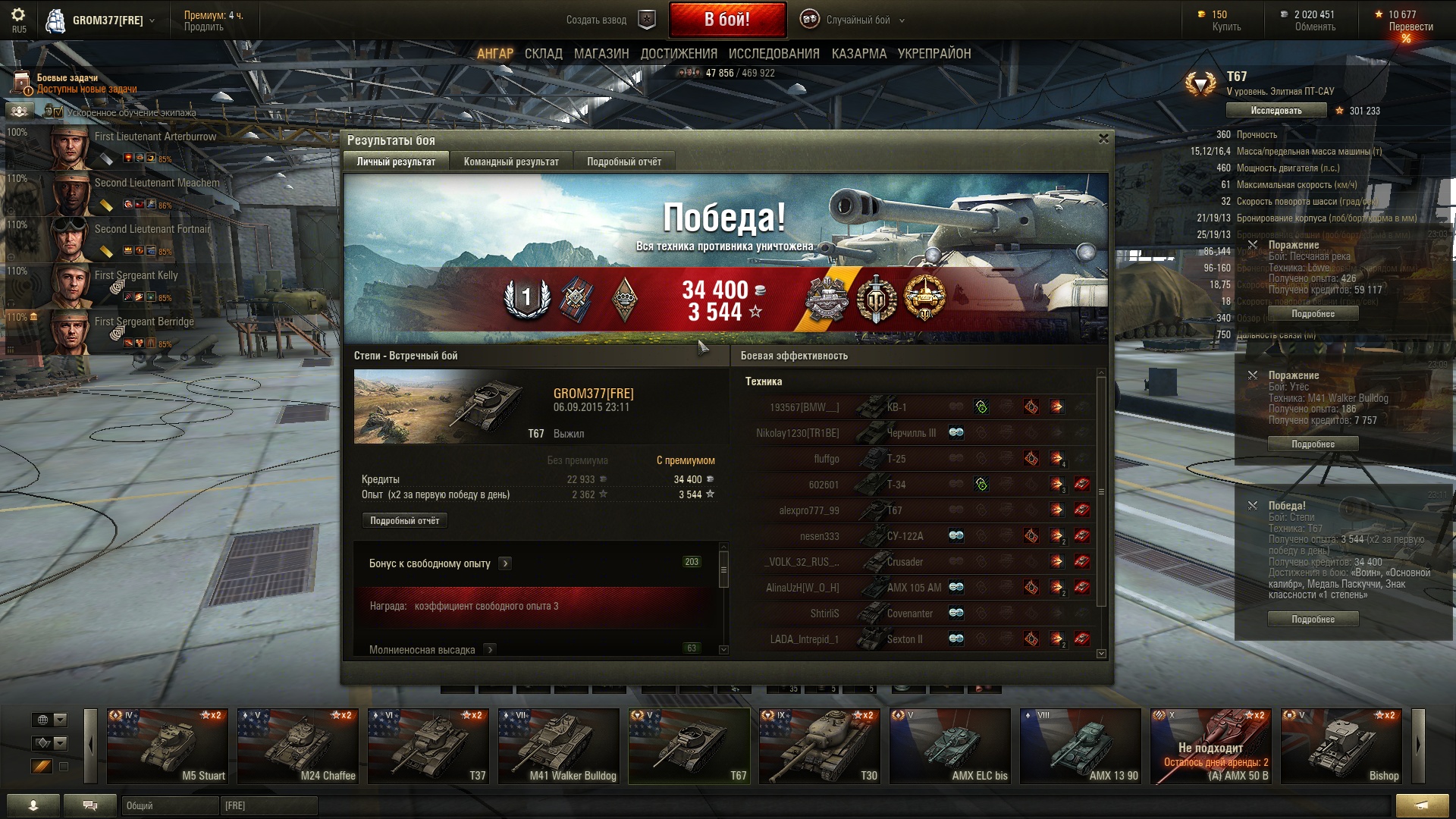
Task: Click Подробный отчёт button below the credits
Action: [x=404, y=521]
